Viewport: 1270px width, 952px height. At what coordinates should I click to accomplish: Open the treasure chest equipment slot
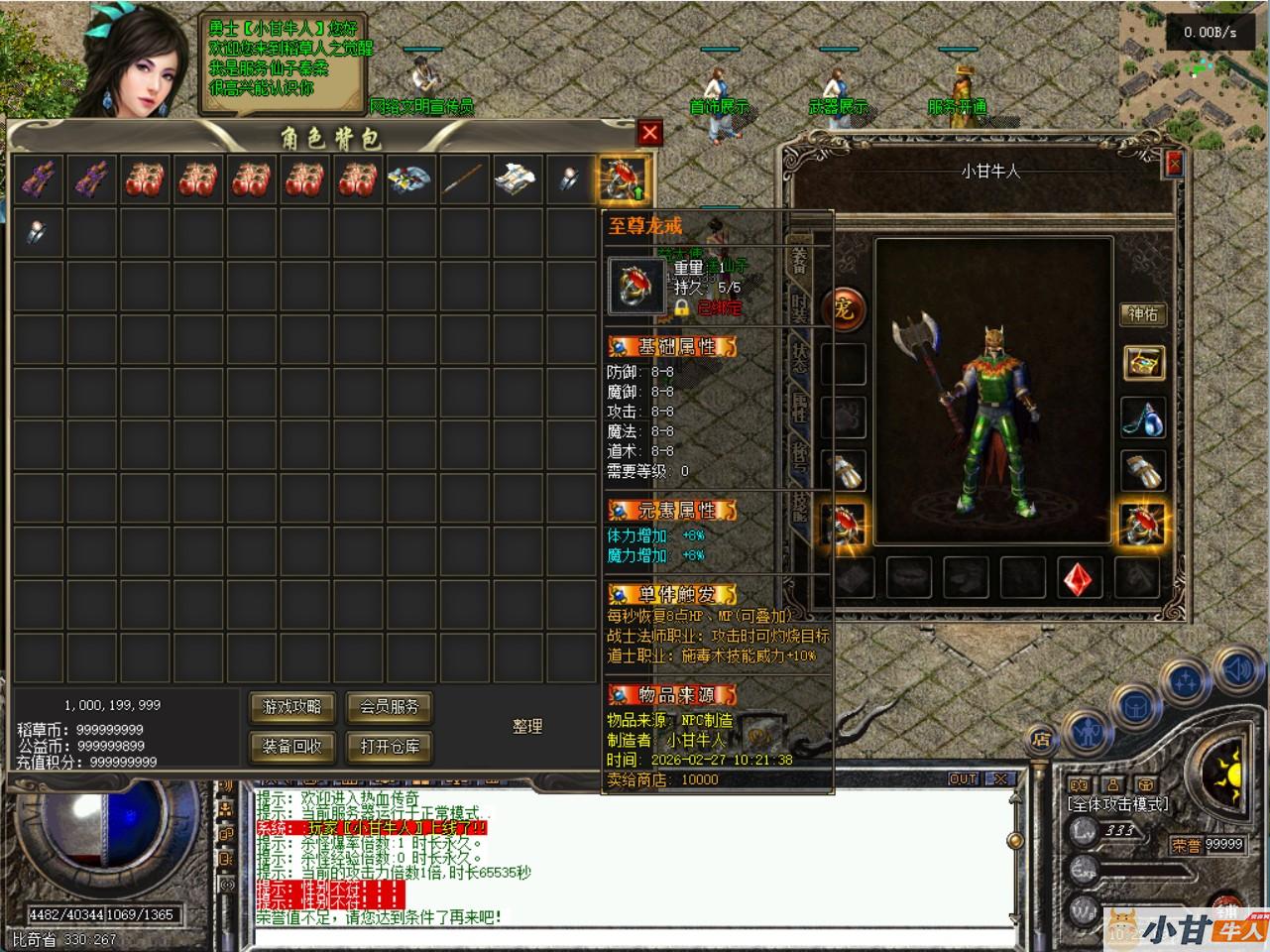point(1143,363)
